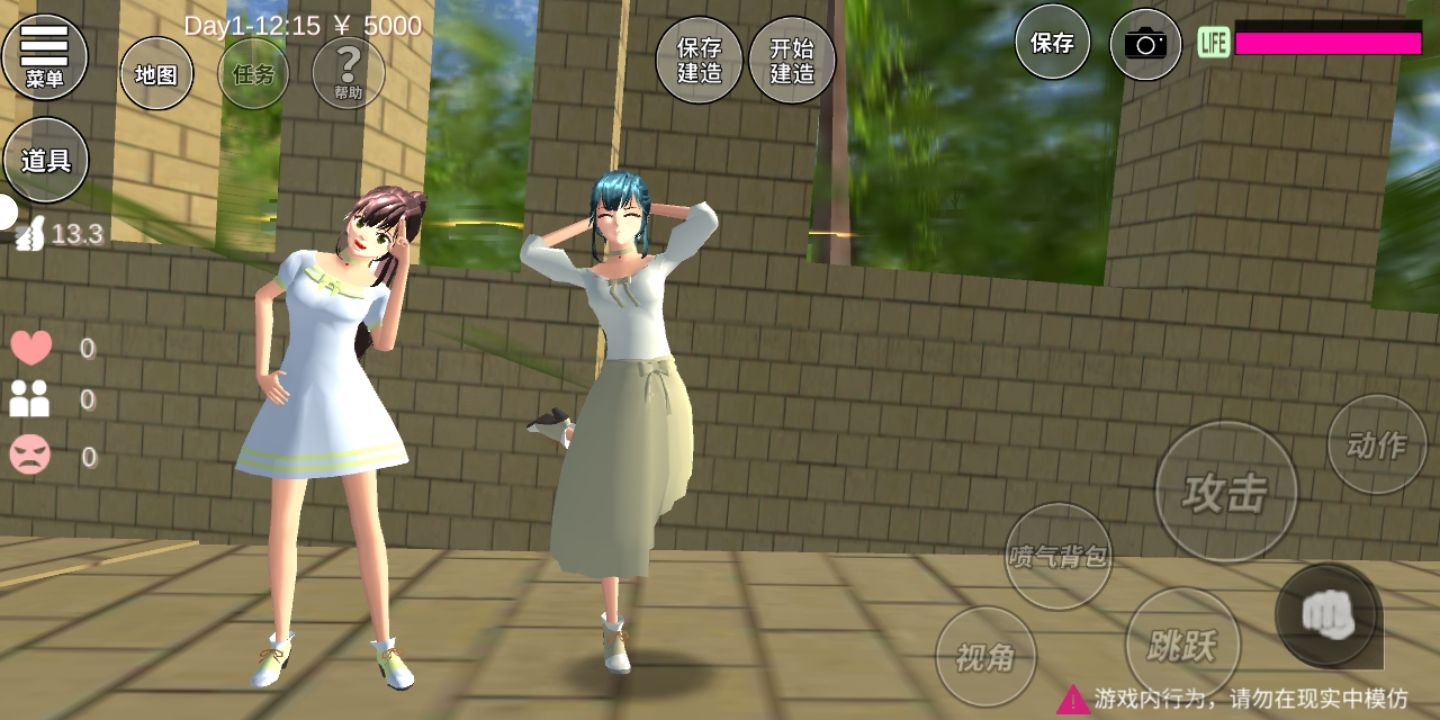Screen dimensions: 1440x720
Task: Activate the 喷气背包 jetpack button
Action: [x=1058, y=556]
